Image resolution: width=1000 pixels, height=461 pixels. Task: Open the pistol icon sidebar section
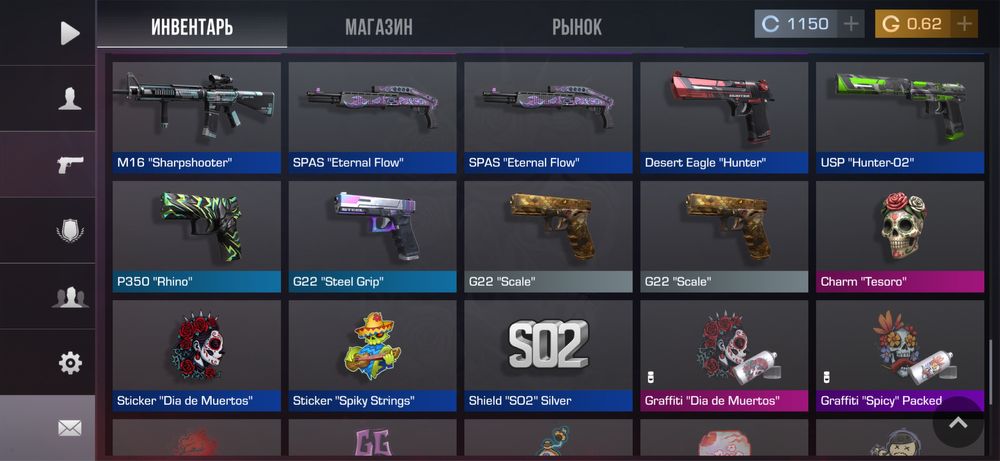click(x=69, y=164)
